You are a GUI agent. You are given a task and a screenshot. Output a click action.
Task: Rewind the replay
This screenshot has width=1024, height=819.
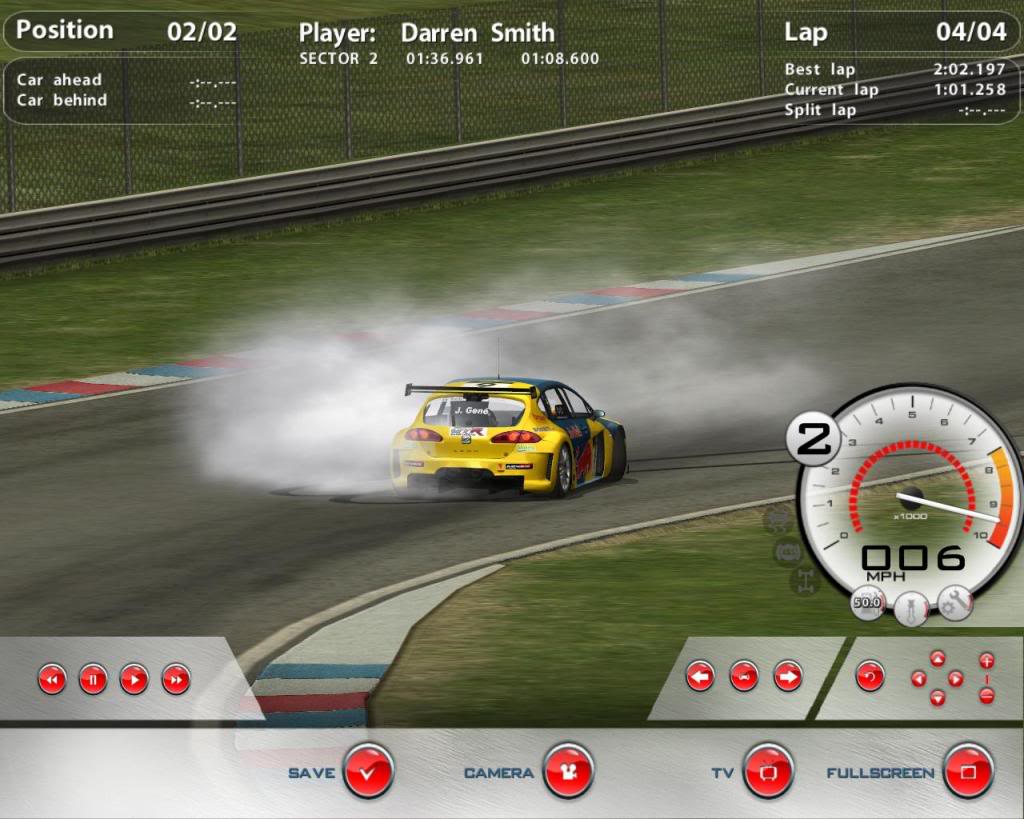[x=52, y=679]
